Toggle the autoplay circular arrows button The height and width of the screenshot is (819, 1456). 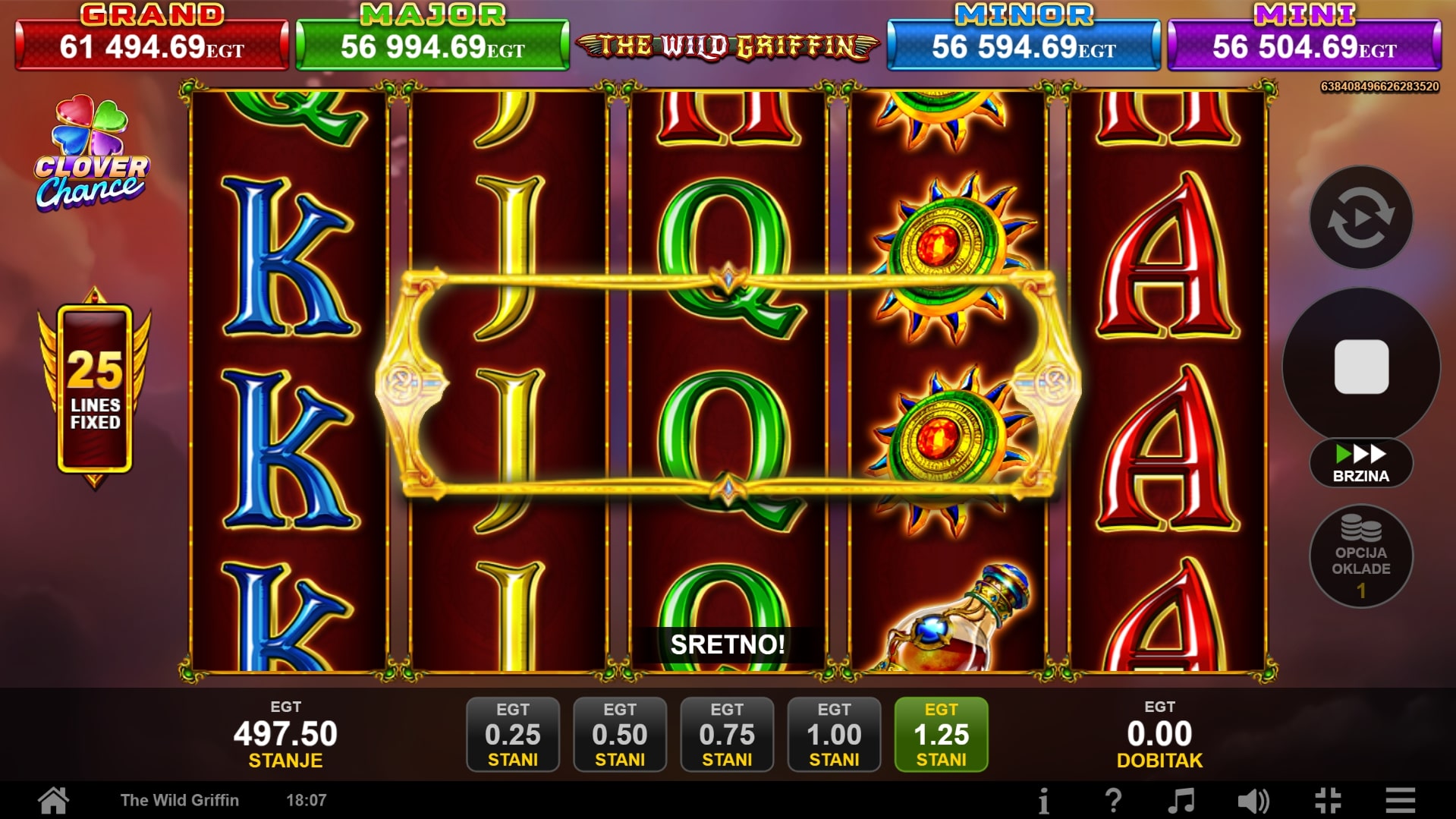pyautogui.click(x=1361, y=218)
